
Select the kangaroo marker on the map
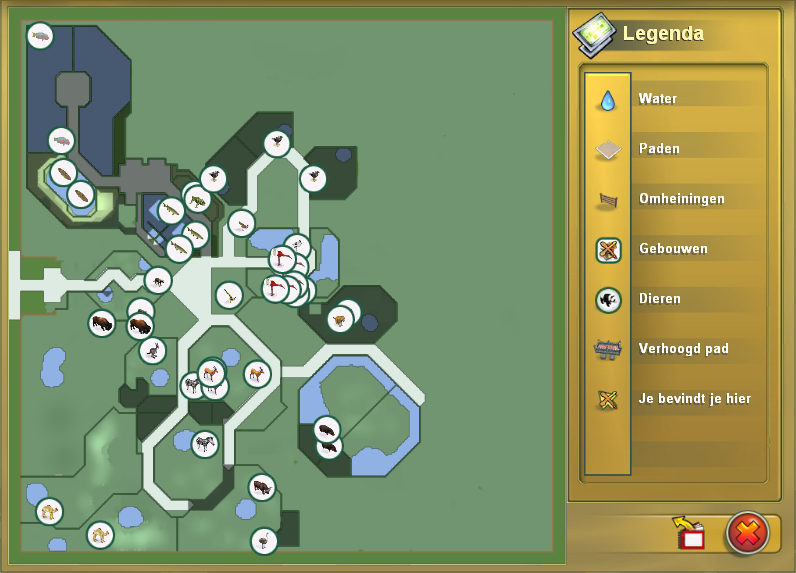[x=152, y=351]
